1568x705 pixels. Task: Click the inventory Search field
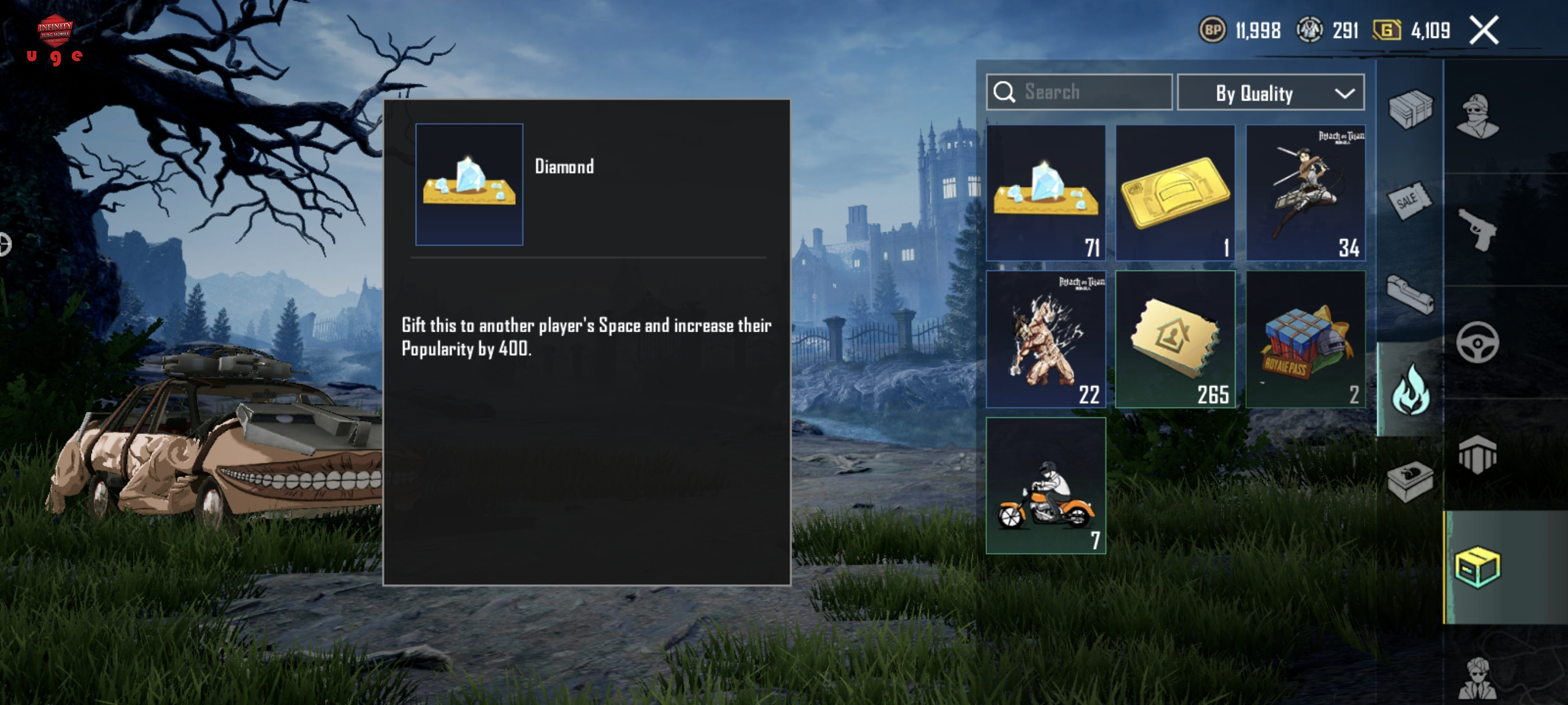coord(1079,92)
